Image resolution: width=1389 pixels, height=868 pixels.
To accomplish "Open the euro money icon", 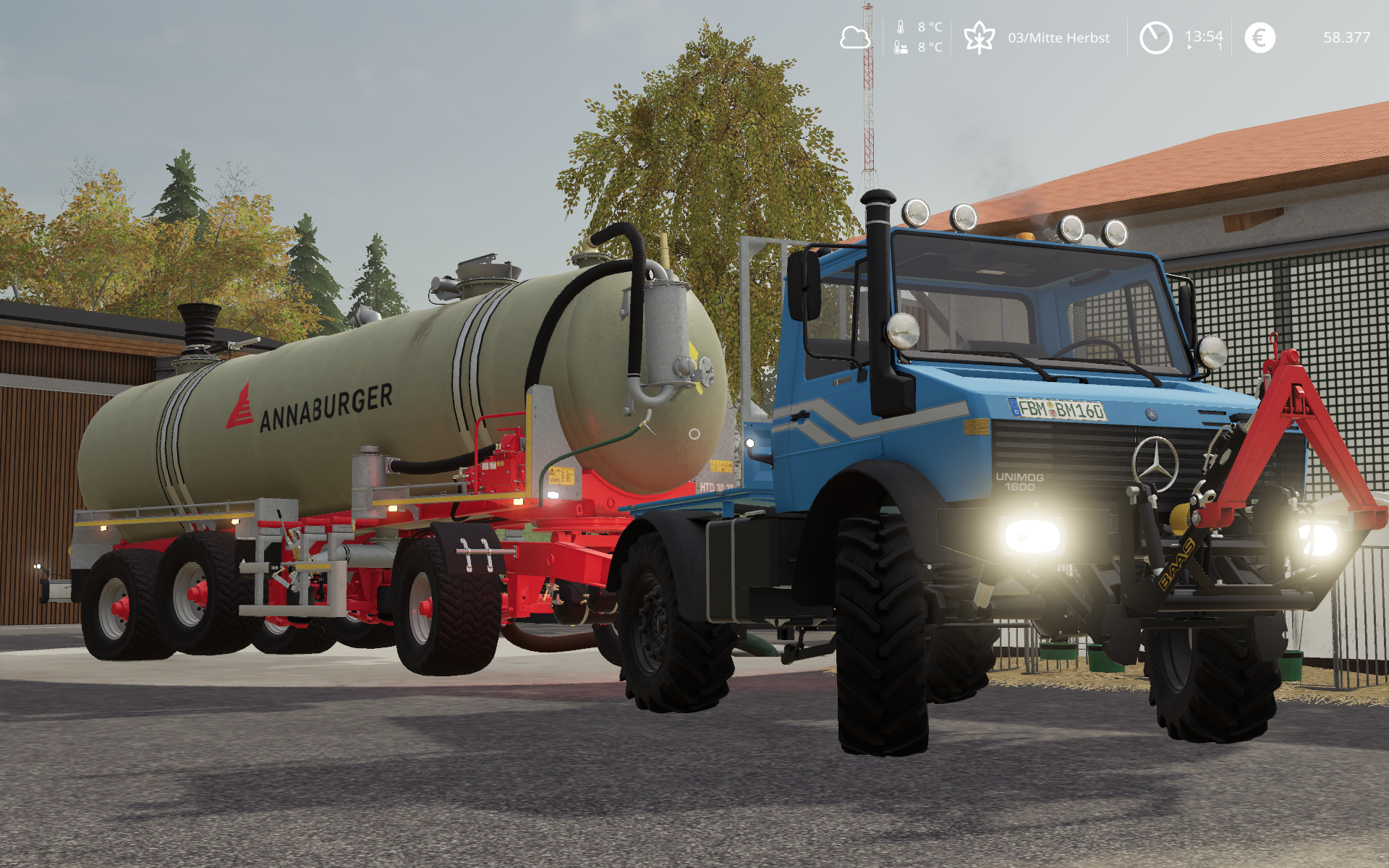I will point(1260,38).
